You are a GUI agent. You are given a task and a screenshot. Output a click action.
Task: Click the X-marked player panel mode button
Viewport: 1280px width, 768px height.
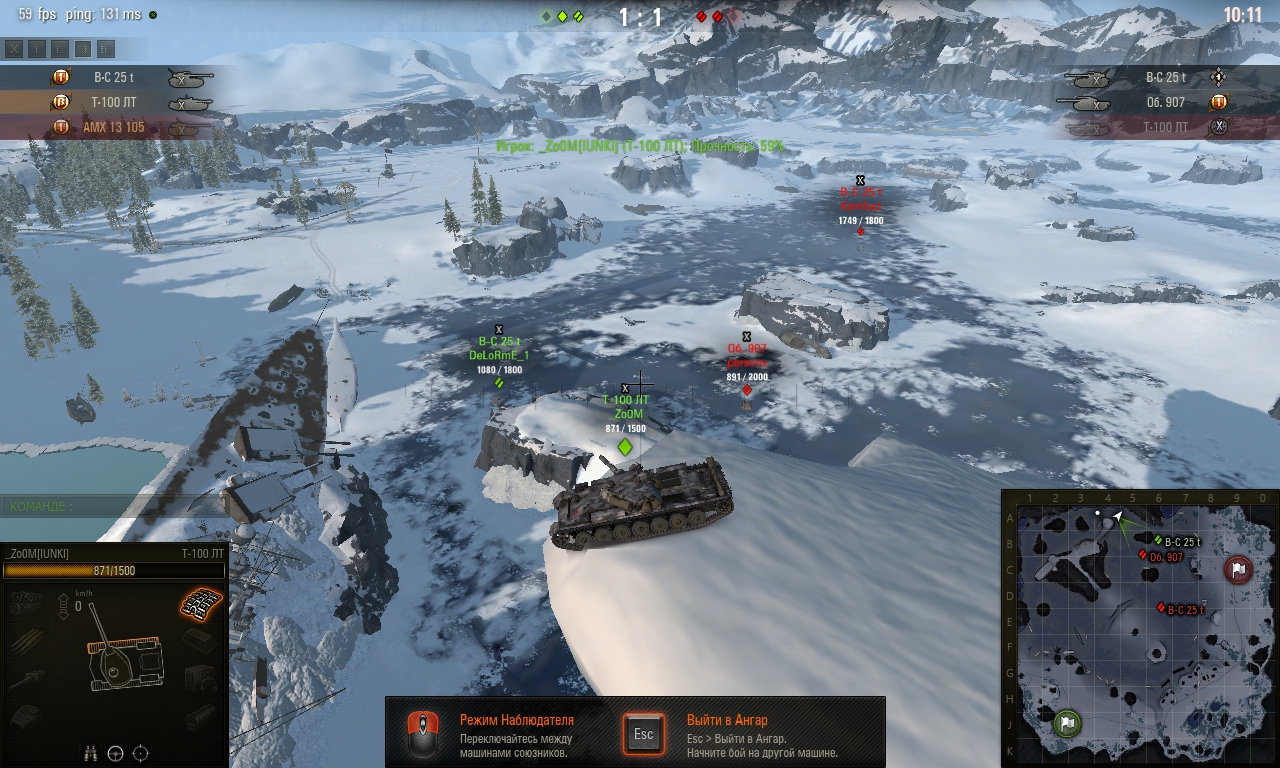pyautogui.click(x=14, y=48)
